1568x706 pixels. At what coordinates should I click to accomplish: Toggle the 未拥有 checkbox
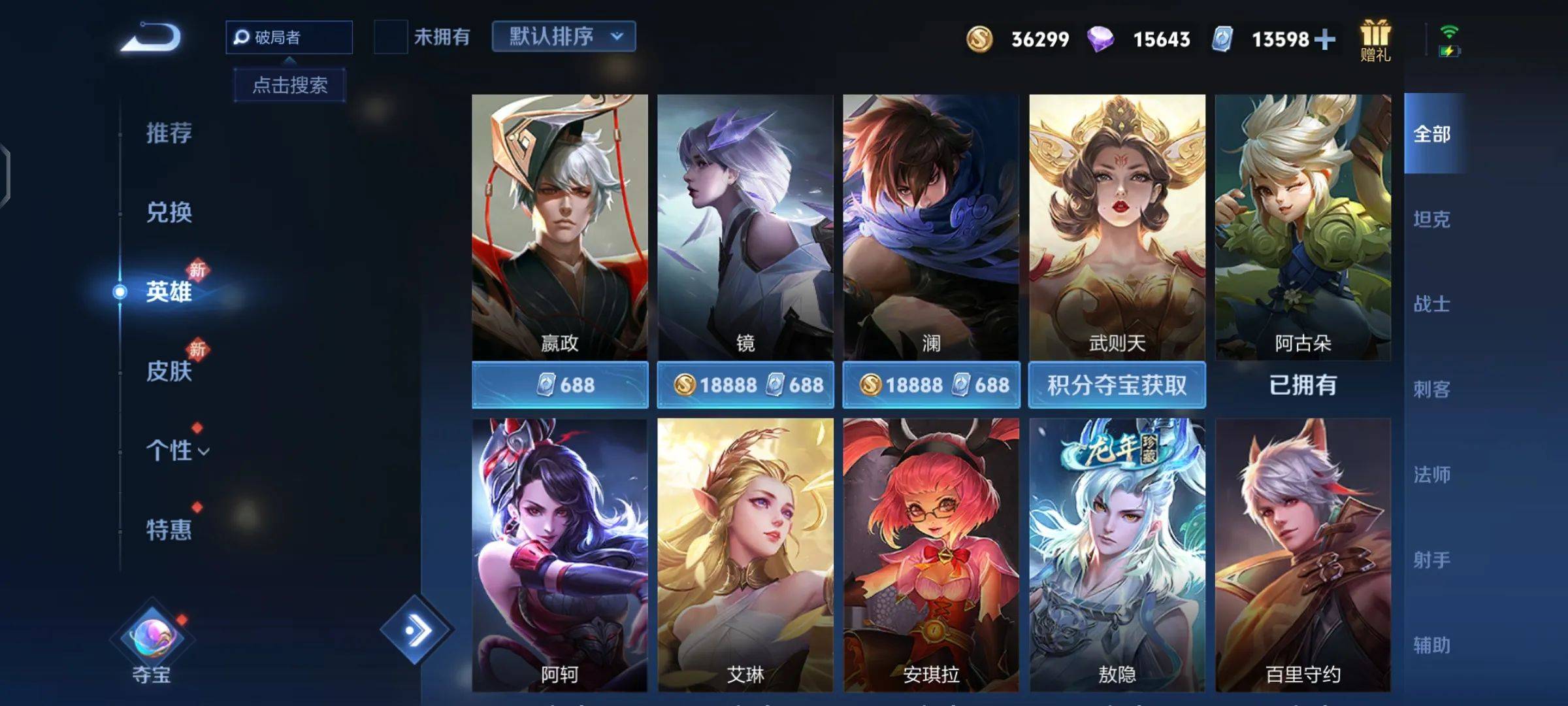click(390, 37)
